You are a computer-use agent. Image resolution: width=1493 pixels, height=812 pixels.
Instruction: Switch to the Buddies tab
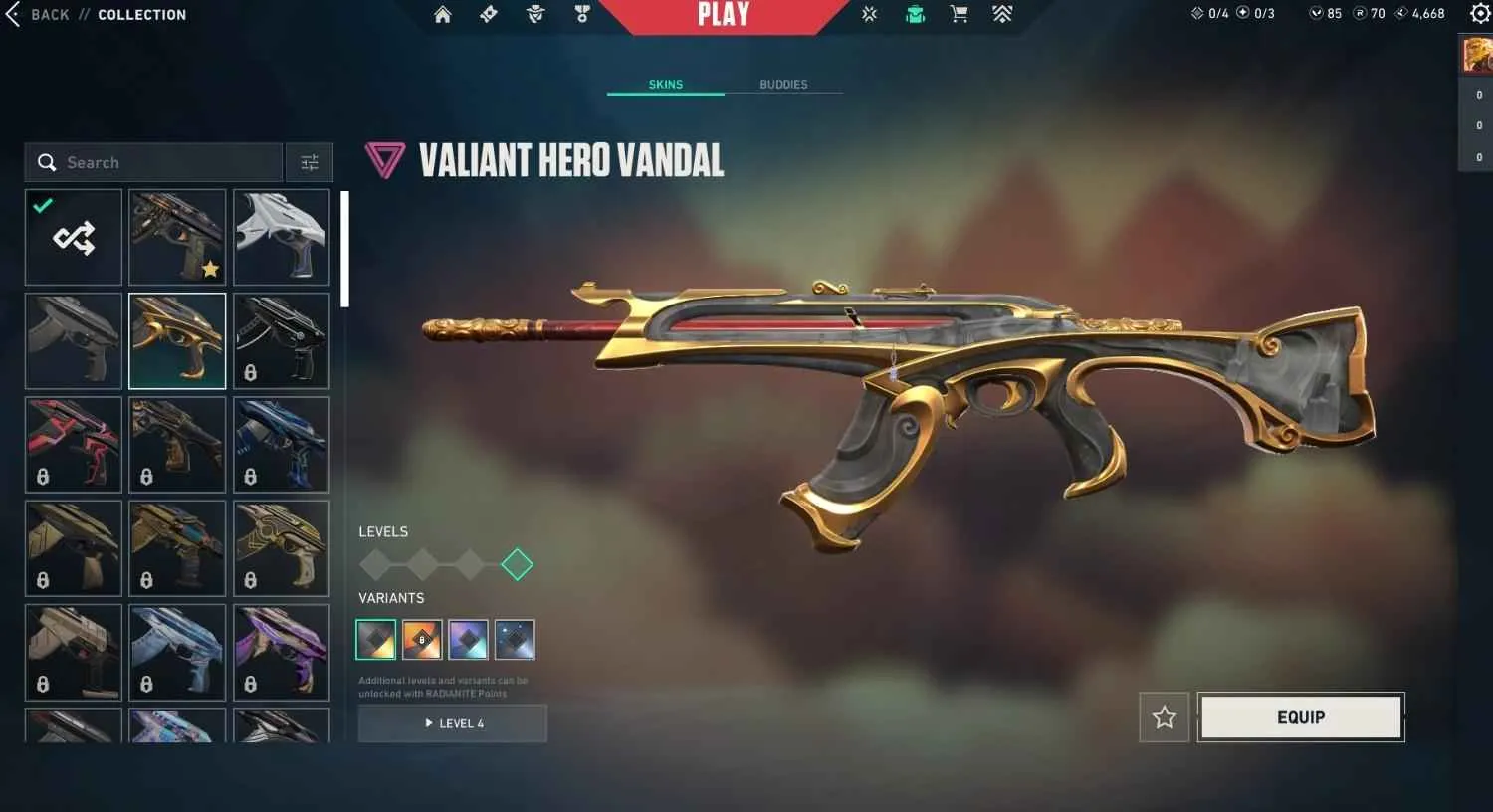coord(785,84)
